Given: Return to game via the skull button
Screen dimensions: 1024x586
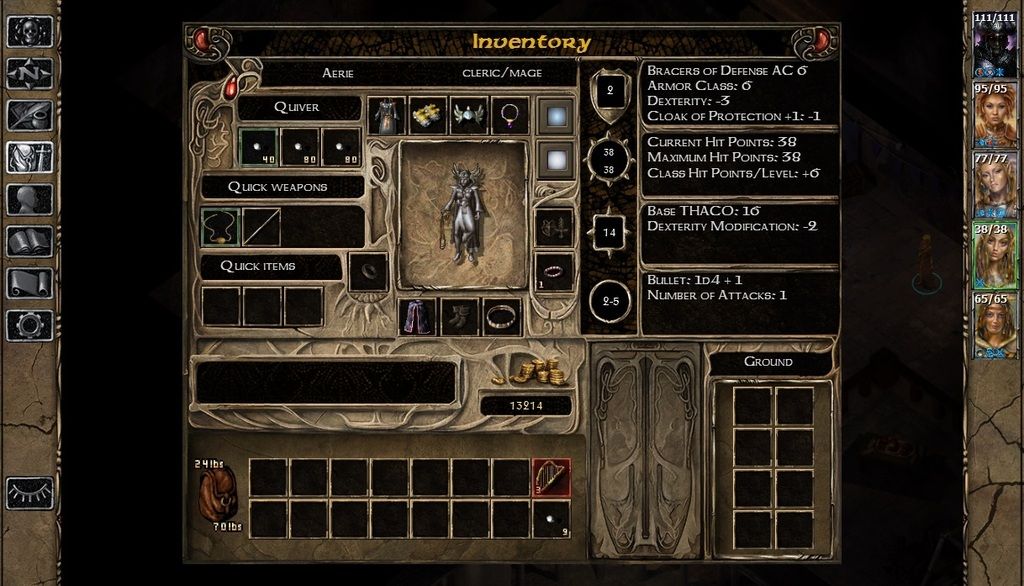Looking at the screenshot, I should 29,31.
